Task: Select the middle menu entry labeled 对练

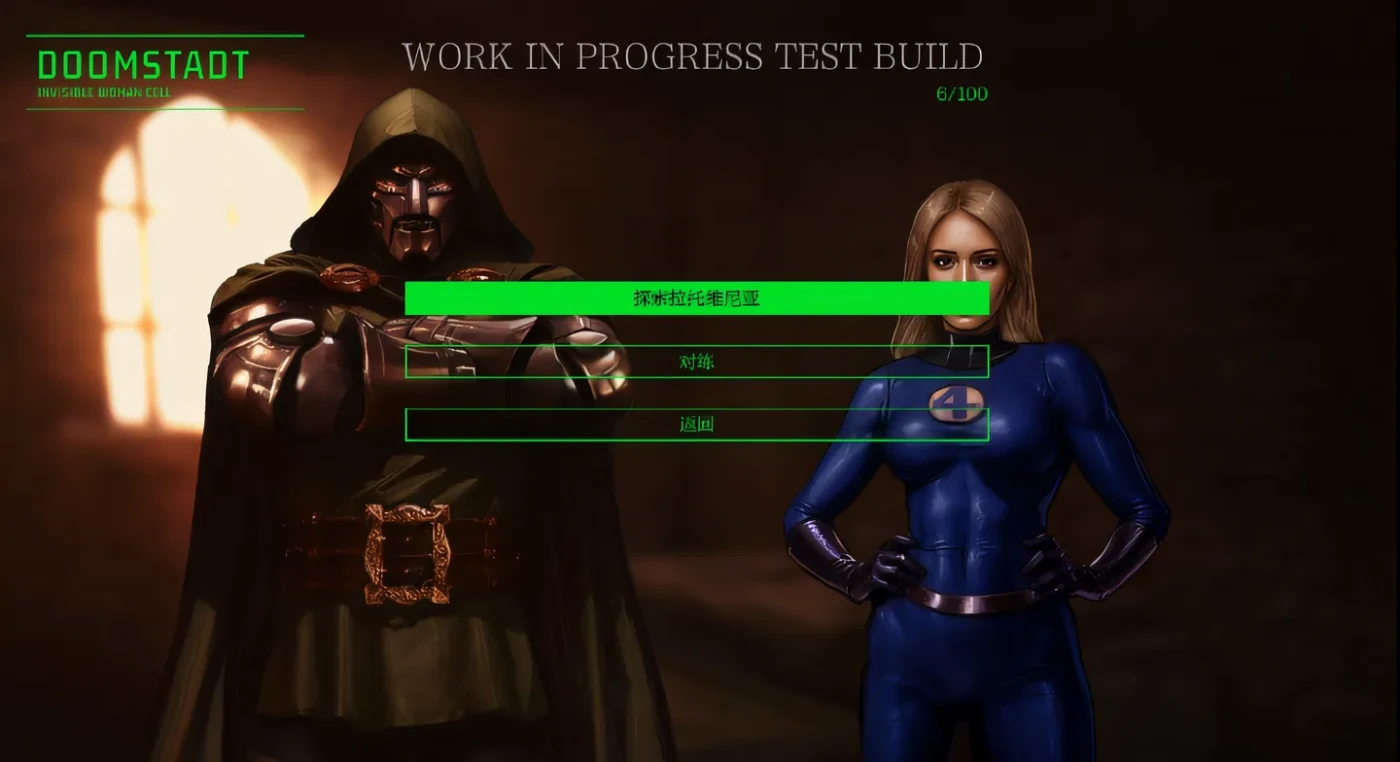Action: click(697, 361)
